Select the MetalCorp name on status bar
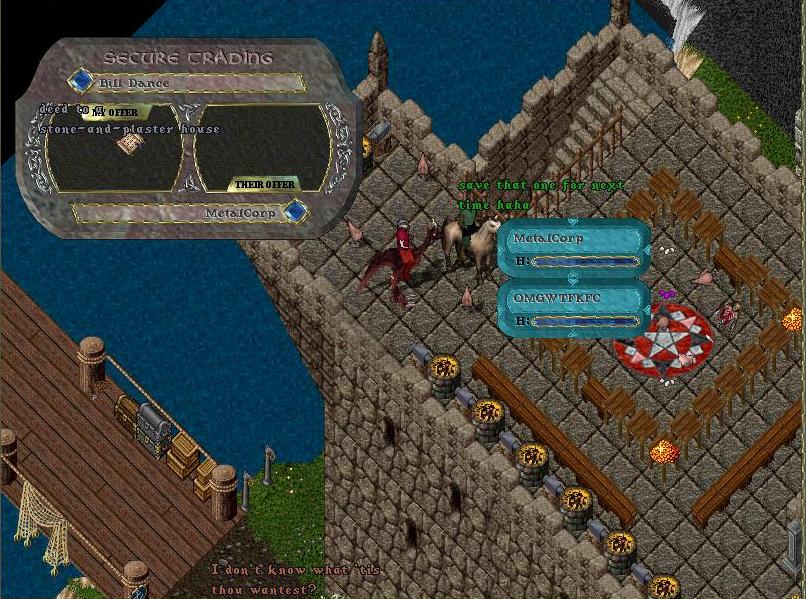The width and height of the screenshot is (806, 599). (x=548, y=239)
